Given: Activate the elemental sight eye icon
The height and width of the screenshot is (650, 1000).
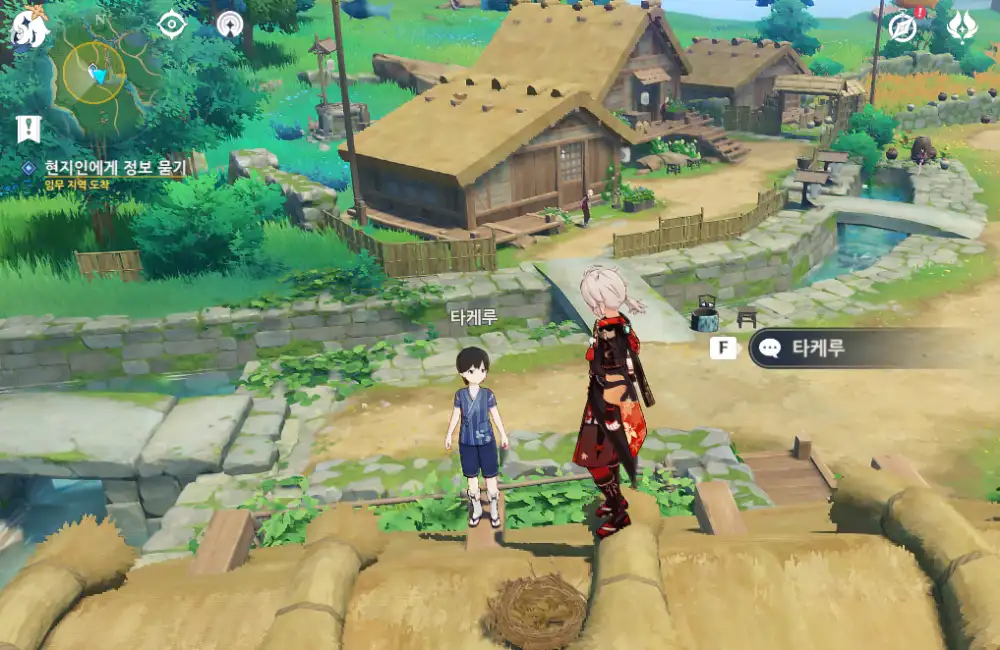Looking at the screenshot, I should click(x=172, y=24).
